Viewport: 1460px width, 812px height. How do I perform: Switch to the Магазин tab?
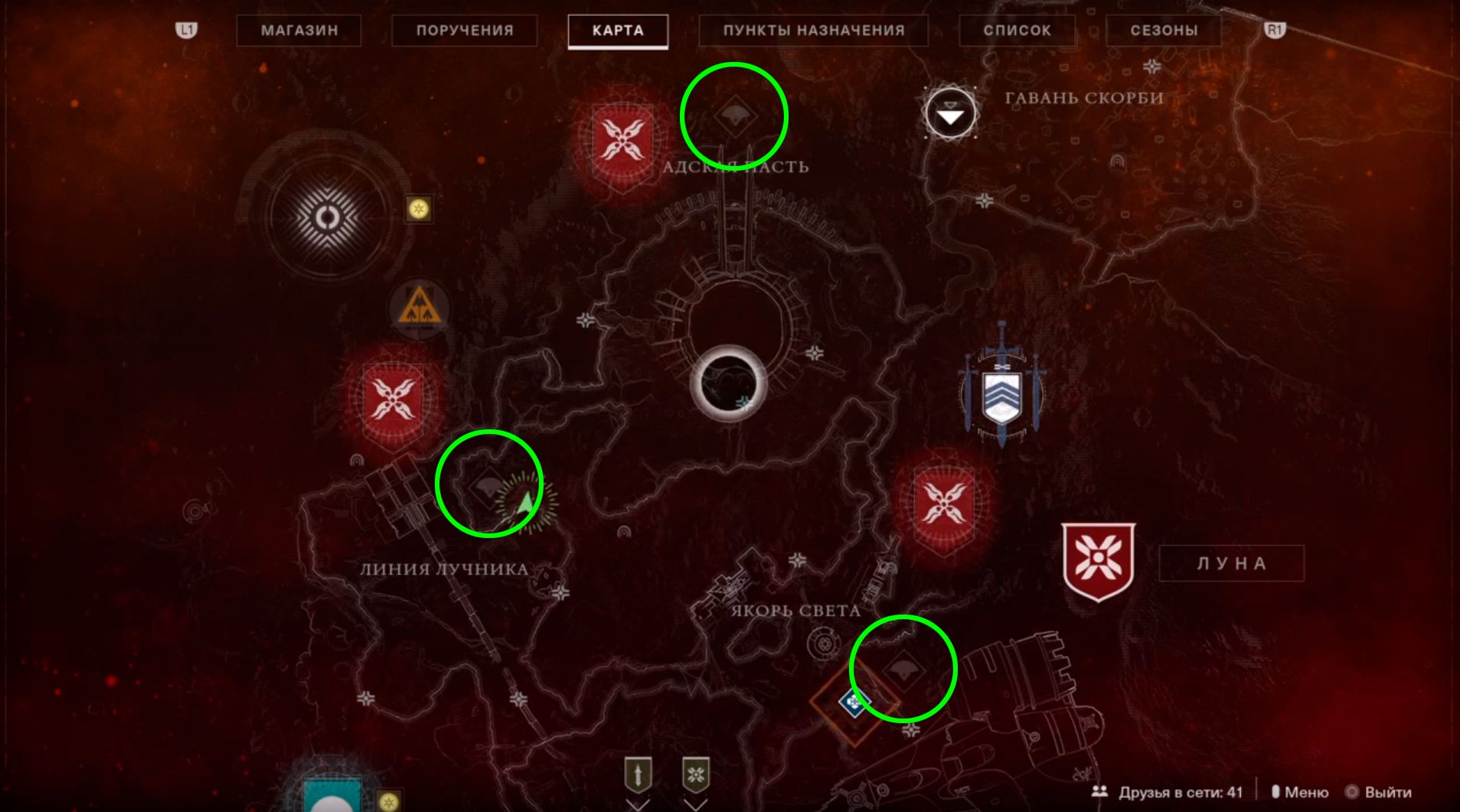pyautogui.click(x=299, y=31)
